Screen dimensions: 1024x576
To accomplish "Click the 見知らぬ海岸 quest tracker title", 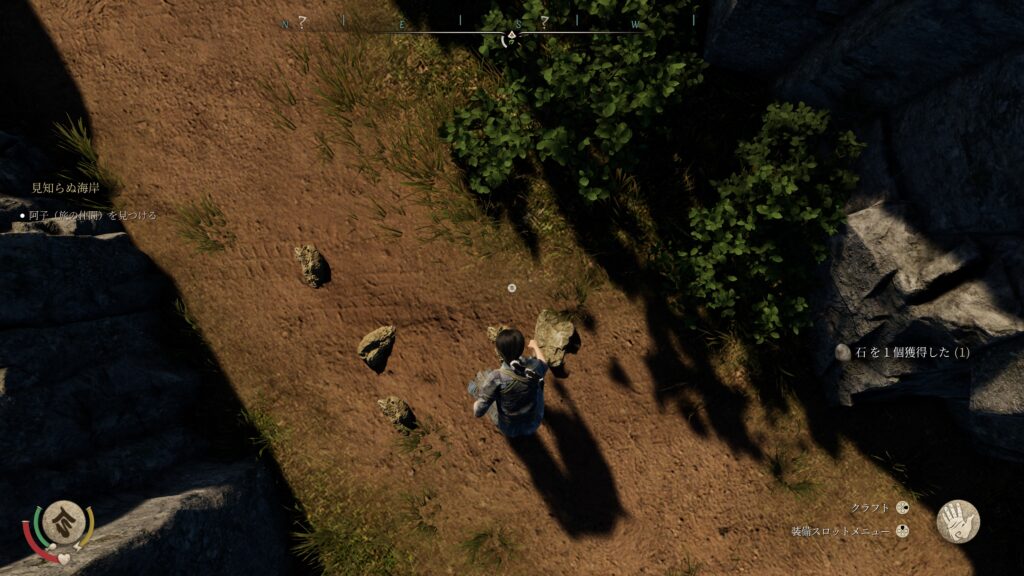I will tap(67, 188).
